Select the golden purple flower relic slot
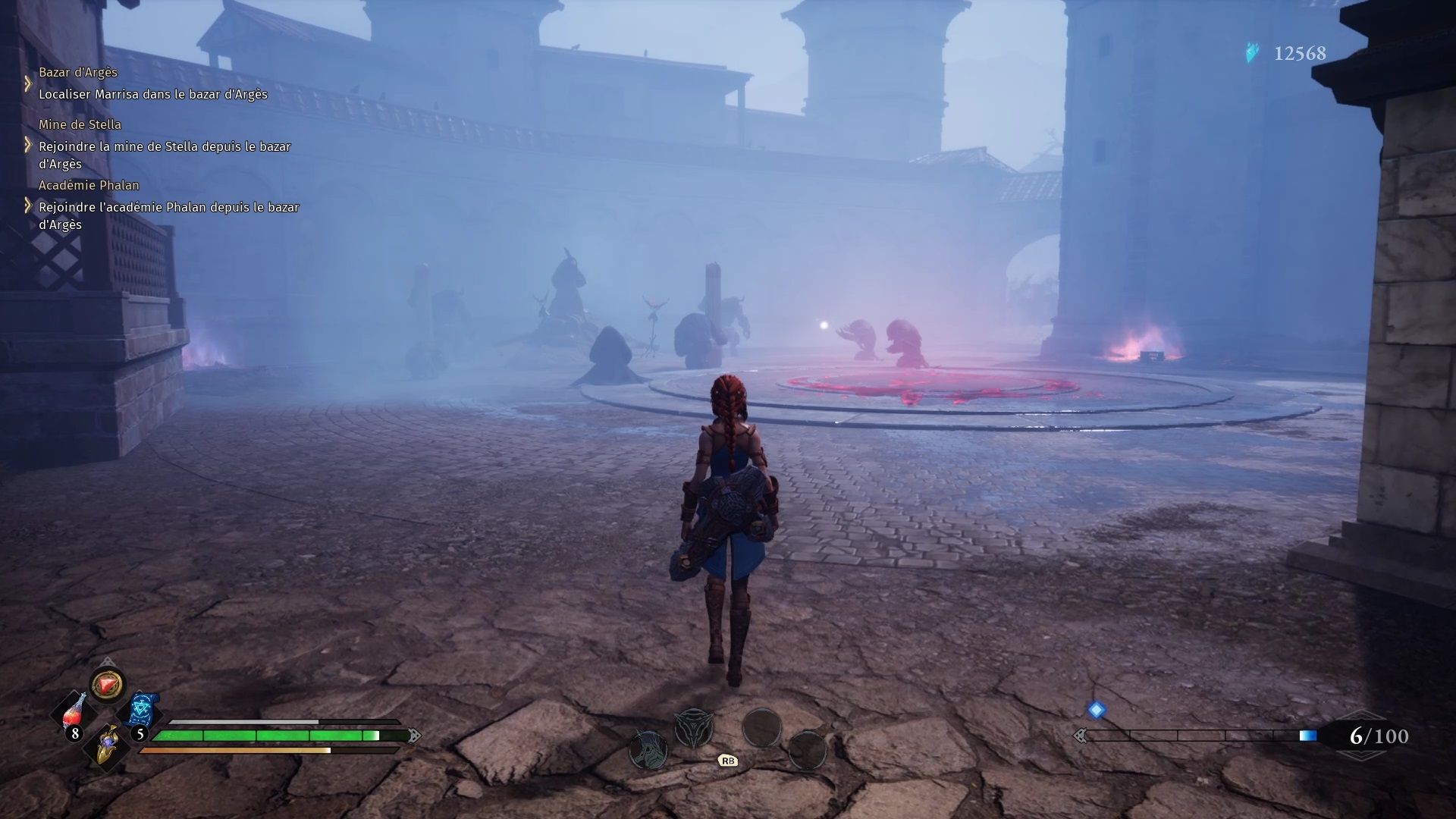The width and height of the screenshot is (1456, 819). 109,742
